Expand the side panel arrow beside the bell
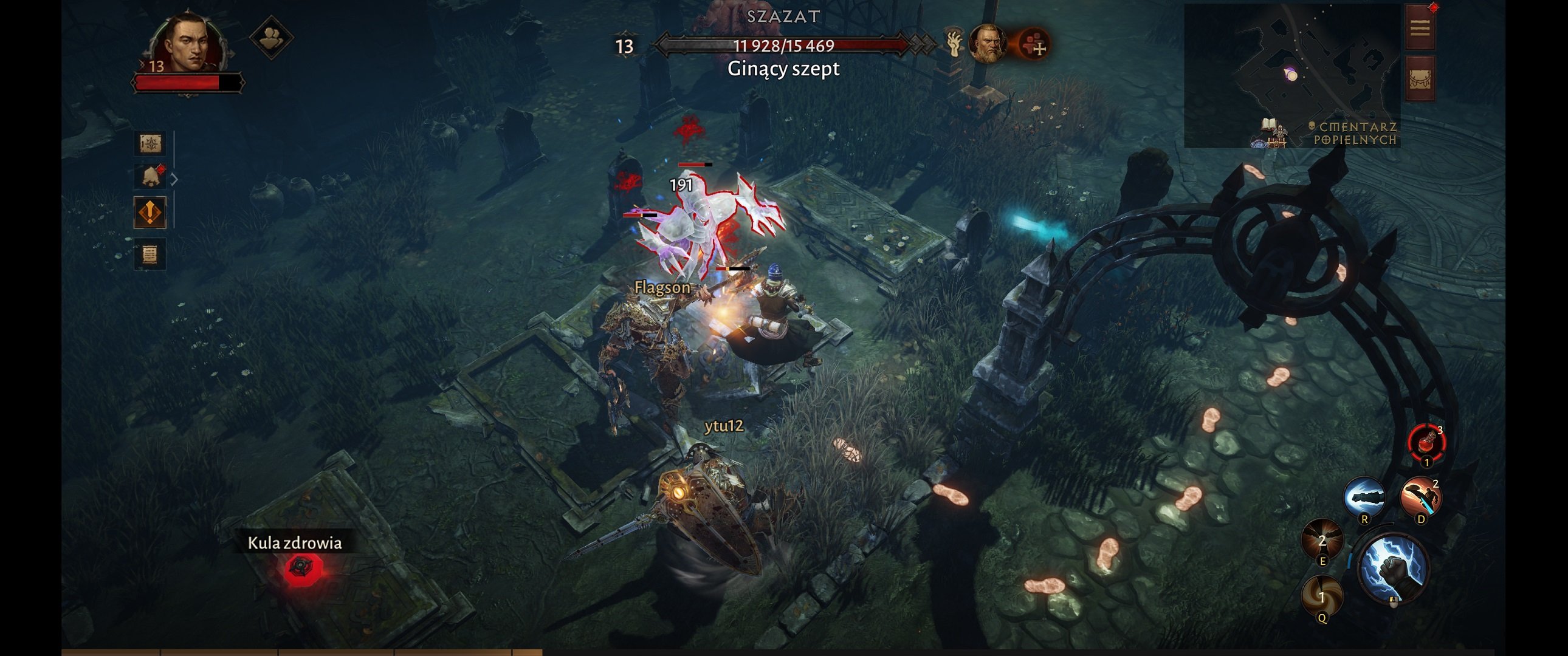The width and height of the screenshot is (1568, 656). point(174,180)
